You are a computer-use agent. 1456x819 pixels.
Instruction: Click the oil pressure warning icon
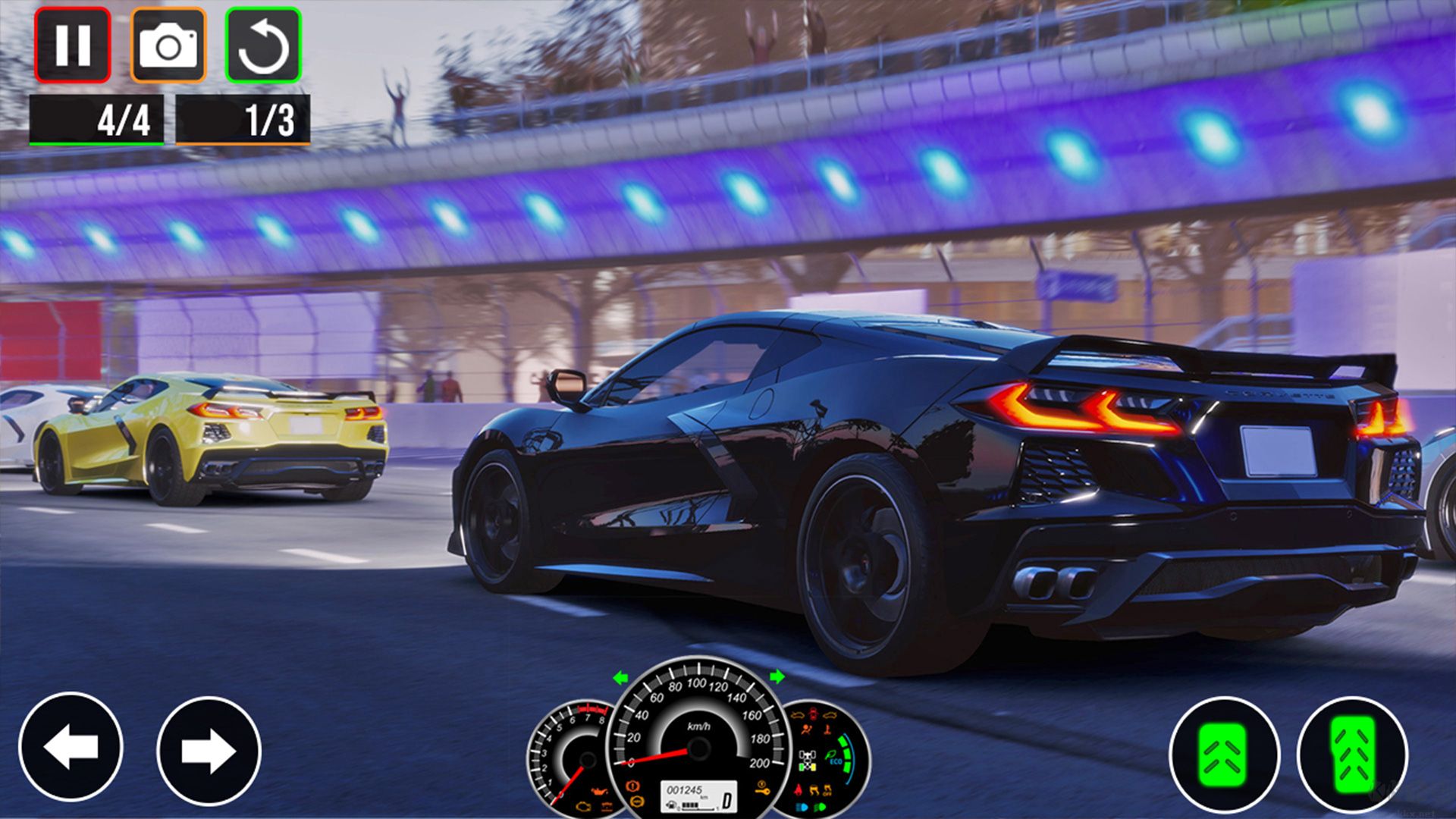tap(598, 792)
